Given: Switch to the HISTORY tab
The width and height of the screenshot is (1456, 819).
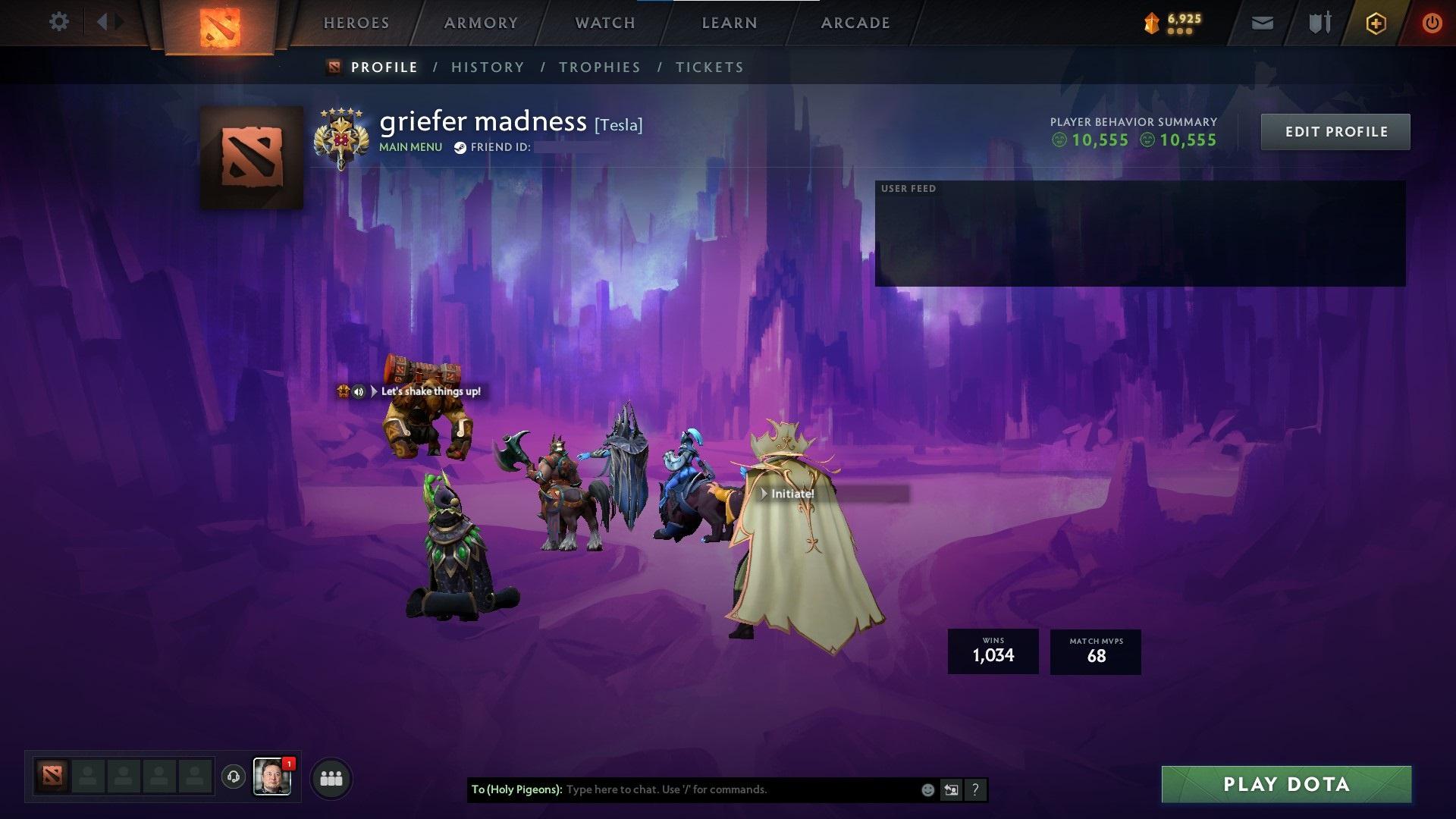Looking at the screenshot, I should tap(487, 67).
